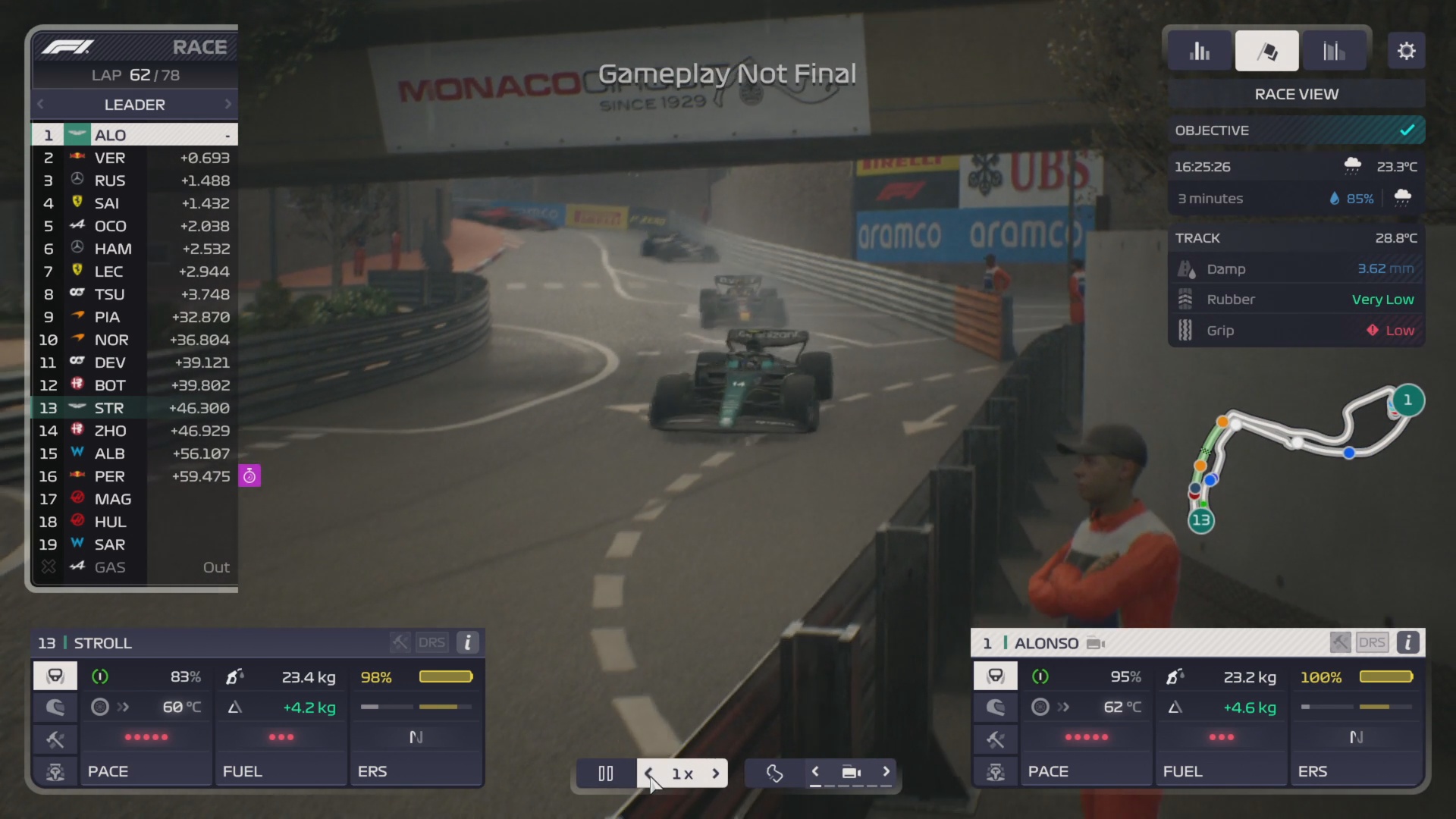1456x819 pixels.
Task: Expand leaderboard with the right chevron next to LEADER
Action: [227, 104]
